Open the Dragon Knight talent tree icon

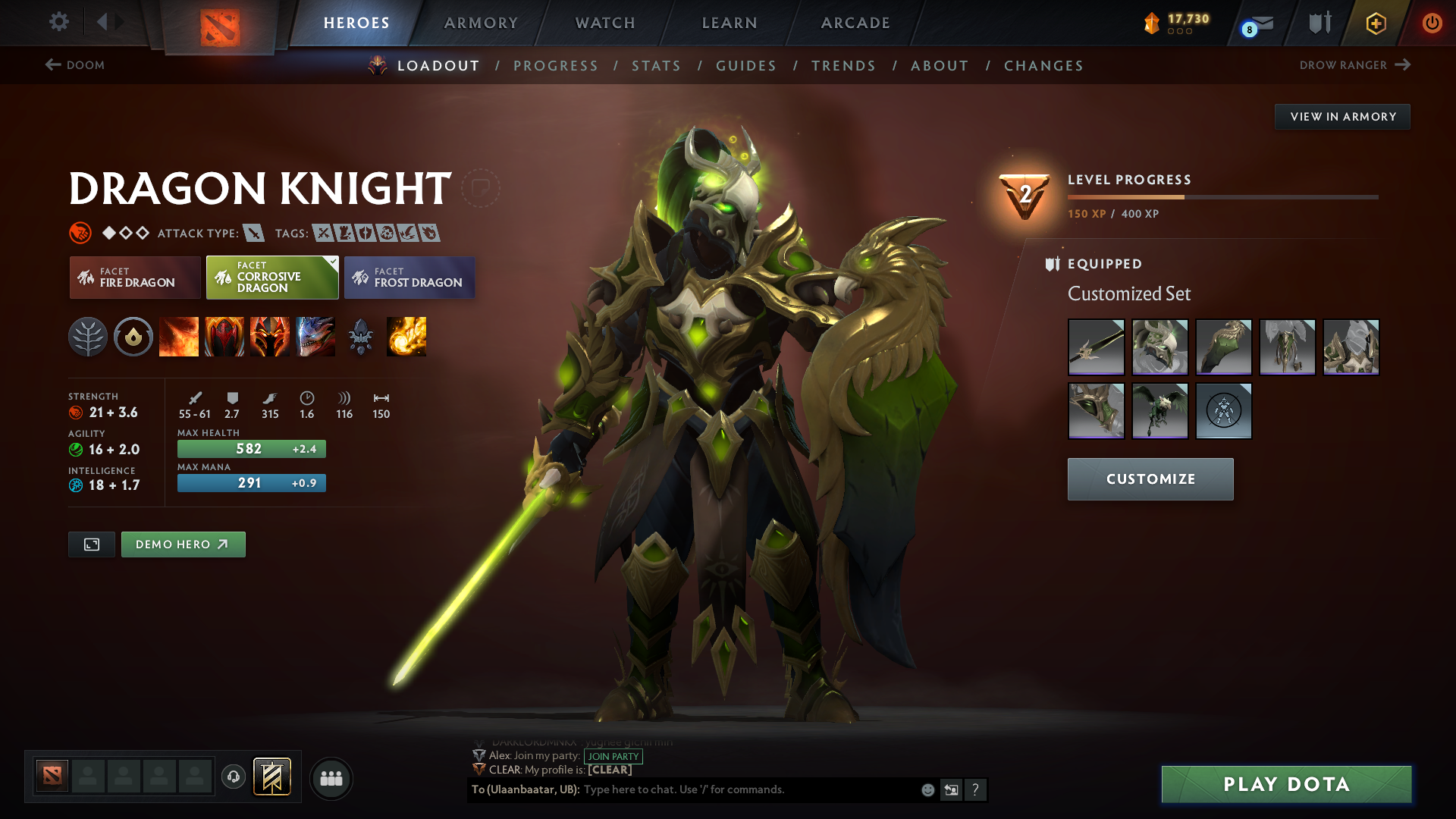[x=89, y=337]
